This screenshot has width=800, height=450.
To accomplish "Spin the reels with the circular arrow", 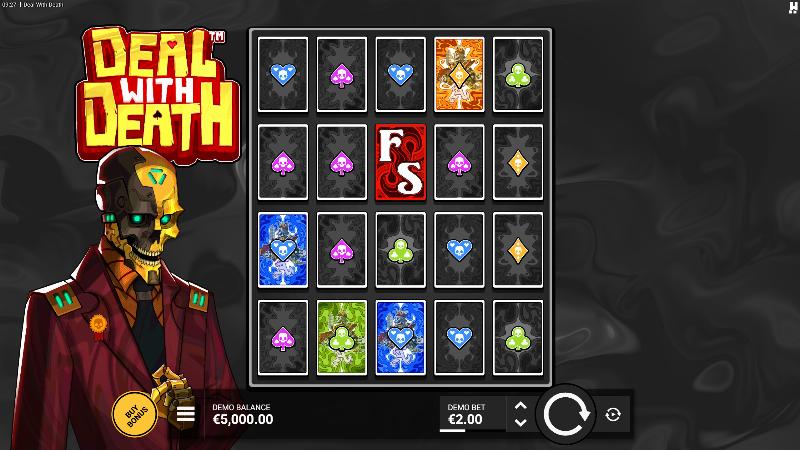I will tap(565, 414).
